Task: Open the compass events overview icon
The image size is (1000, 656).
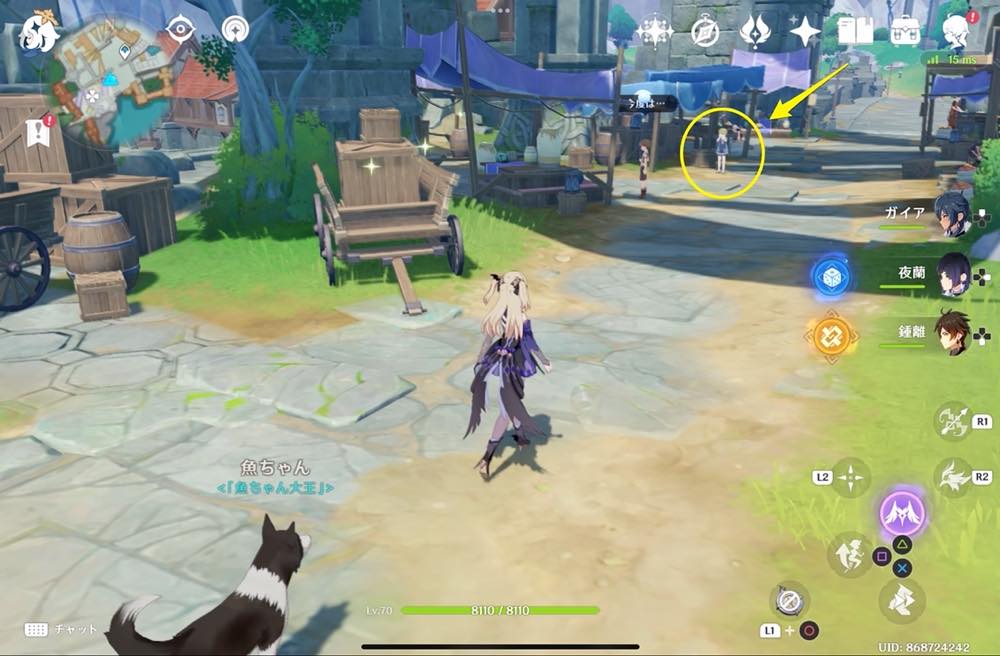Action: pyautogui.click(x=706, y=32)
